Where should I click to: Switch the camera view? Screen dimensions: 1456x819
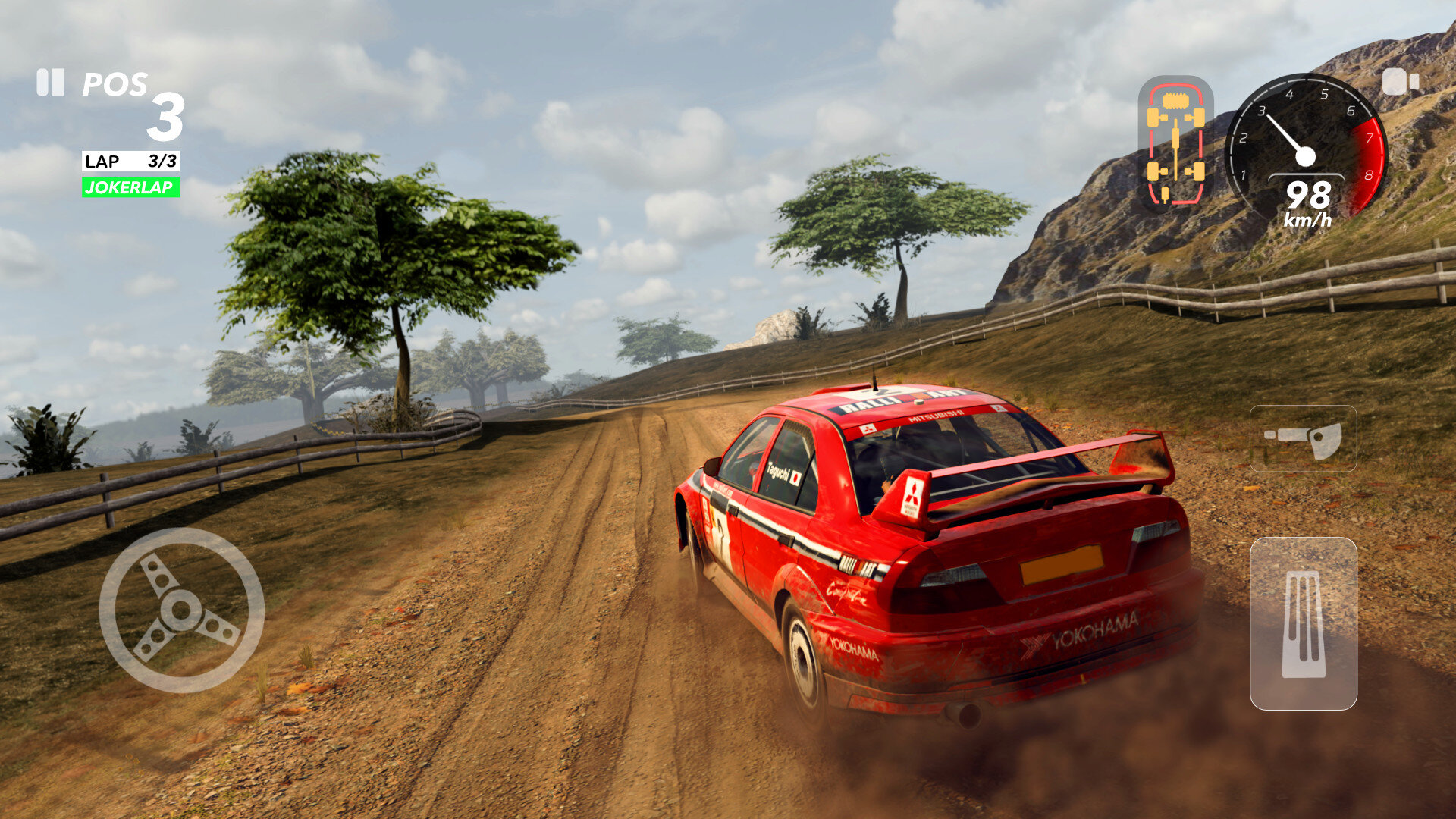1400,82
